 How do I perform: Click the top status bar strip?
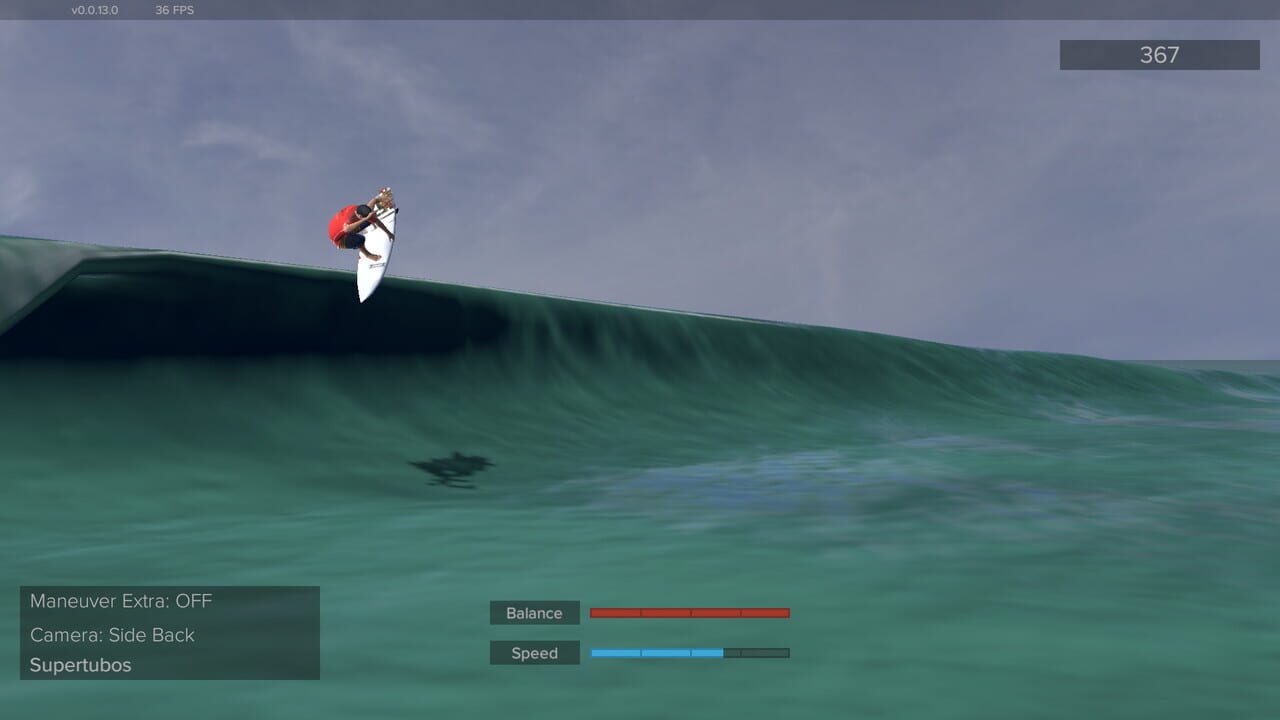(640, 9)
